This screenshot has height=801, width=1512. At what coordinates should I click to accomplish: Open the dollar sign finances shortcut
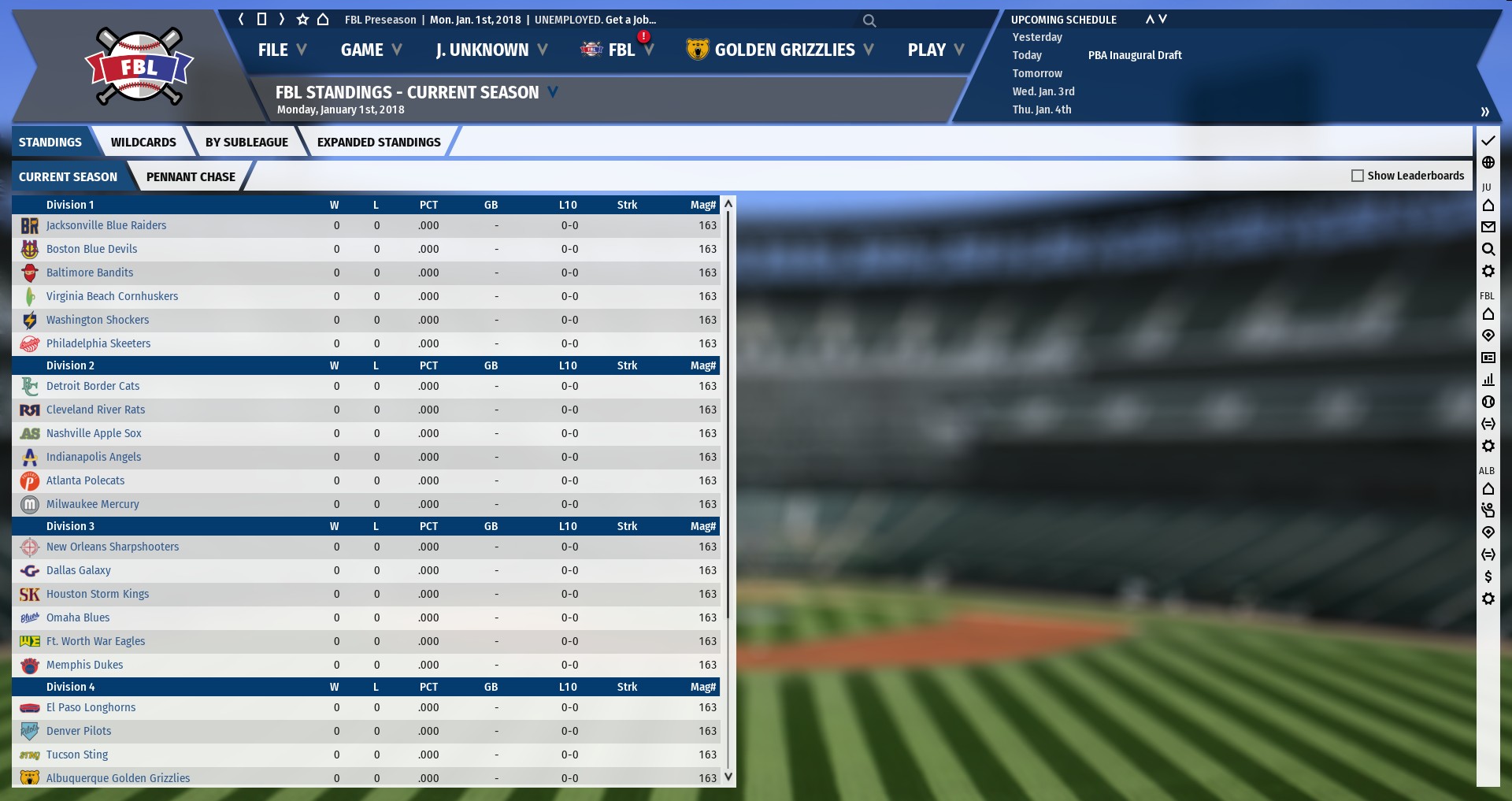[1488, 577]
